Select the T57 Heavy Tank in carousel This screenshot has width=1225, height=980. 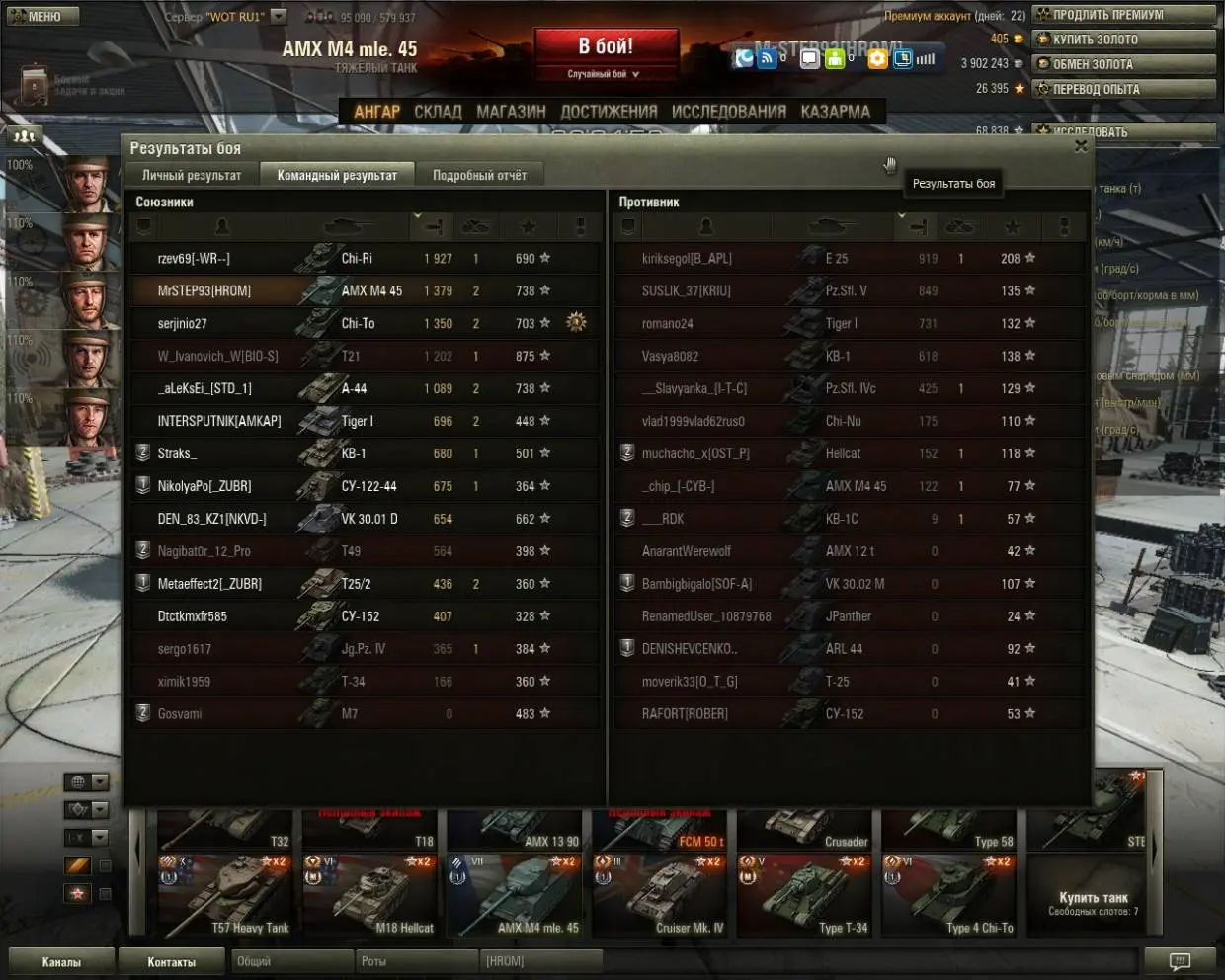224,895
